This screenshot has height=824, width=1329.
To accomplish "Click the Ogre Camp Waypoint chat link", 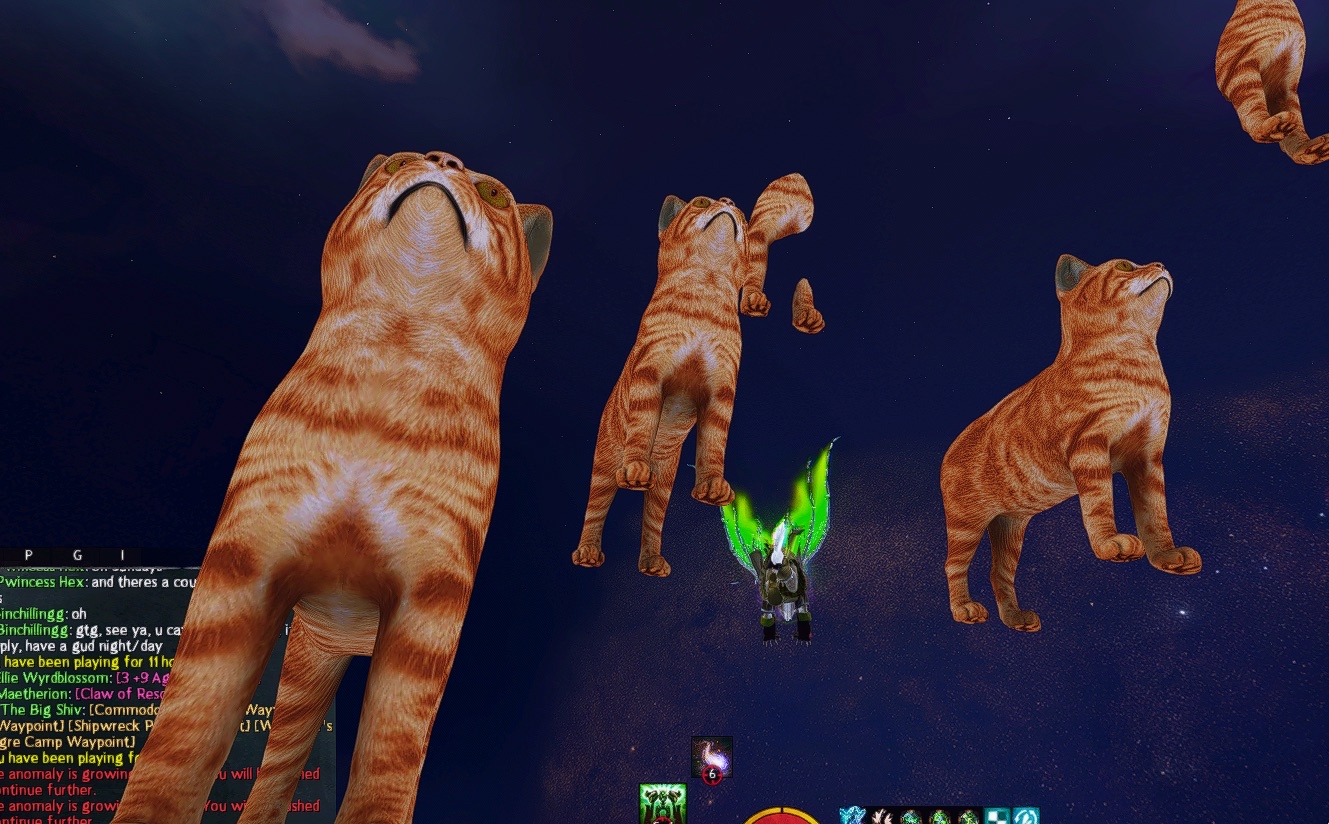I will (65, 740).
